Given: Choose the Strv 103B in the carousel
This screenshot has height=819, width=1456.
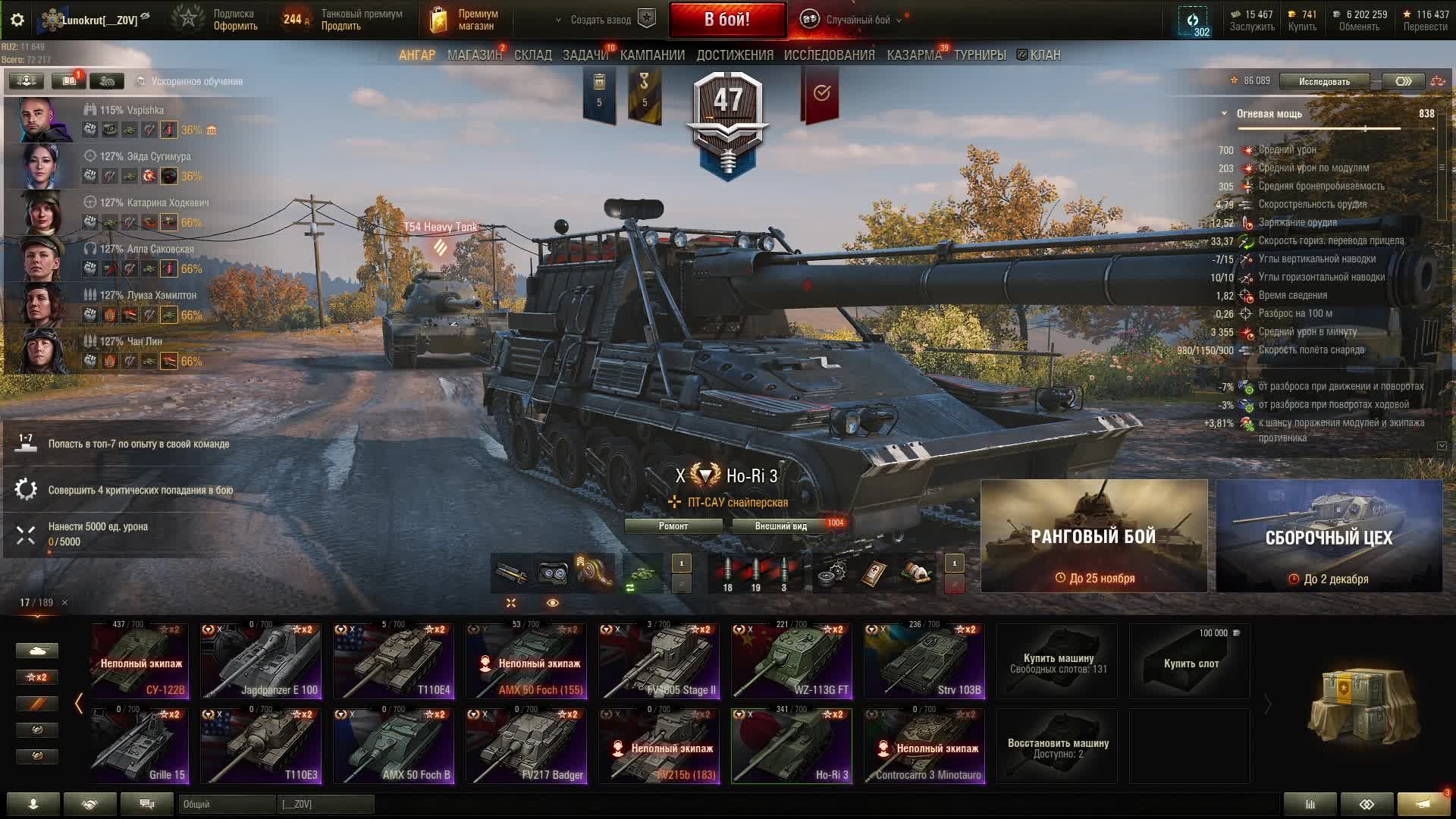Looking at the screenshot, I should click(x=924, y=661).
